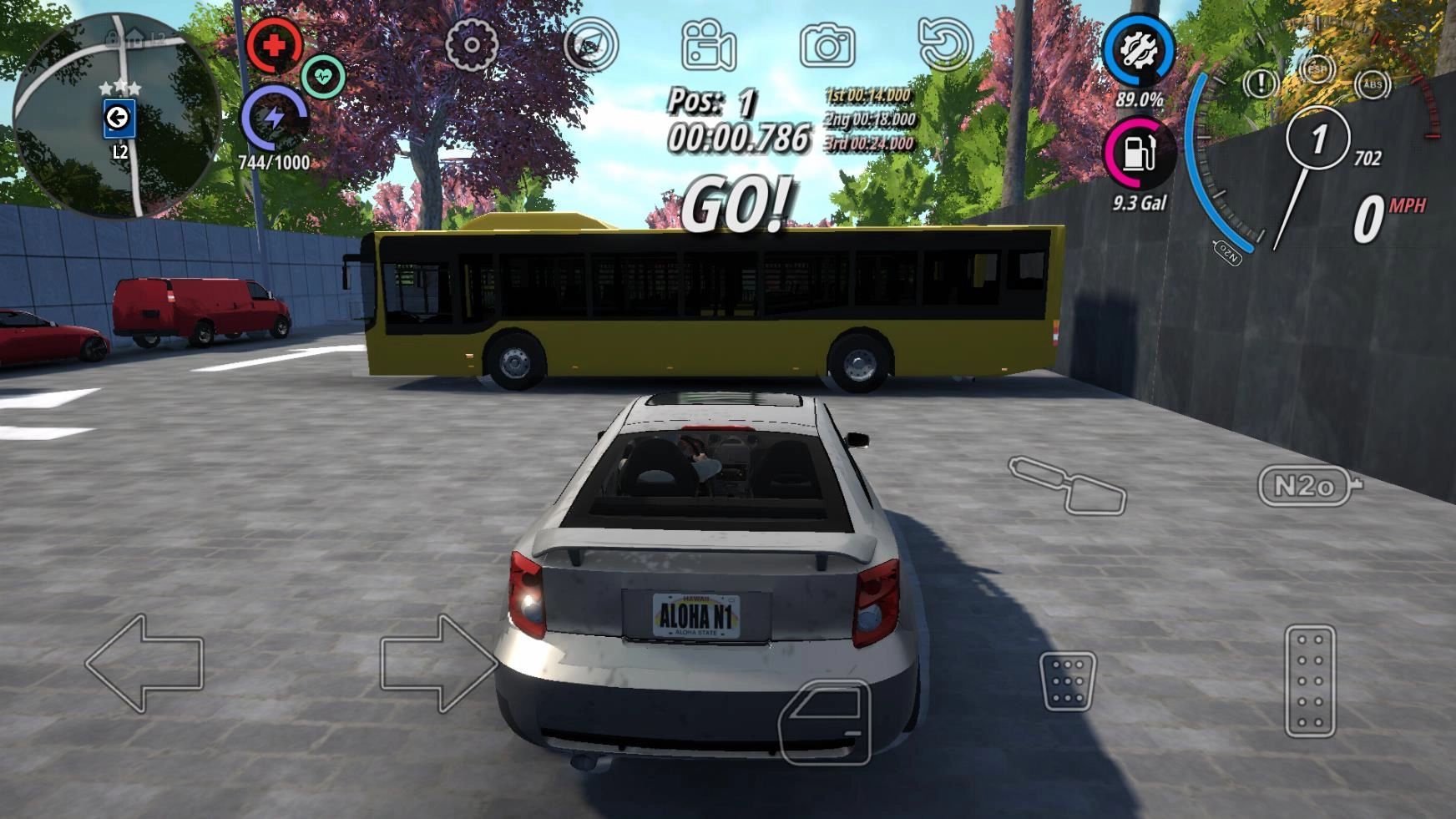Tap the gear indicator showing 1

point(1318,139)
